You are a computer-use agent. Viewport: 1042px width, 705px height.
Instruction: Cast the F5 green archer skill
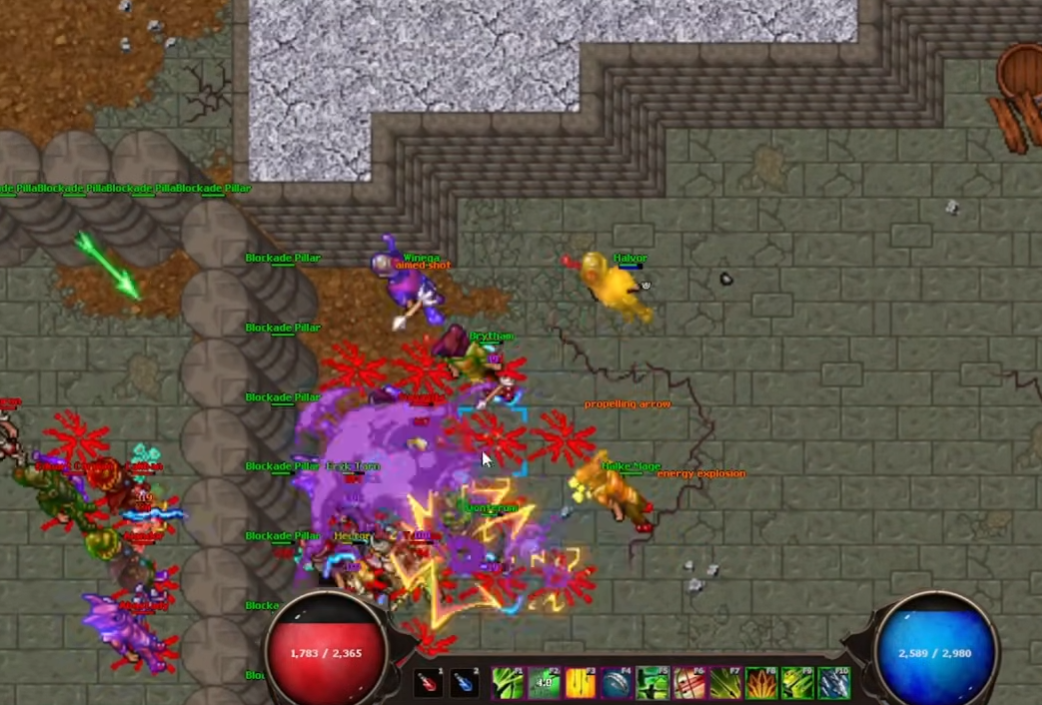(653, 683)
